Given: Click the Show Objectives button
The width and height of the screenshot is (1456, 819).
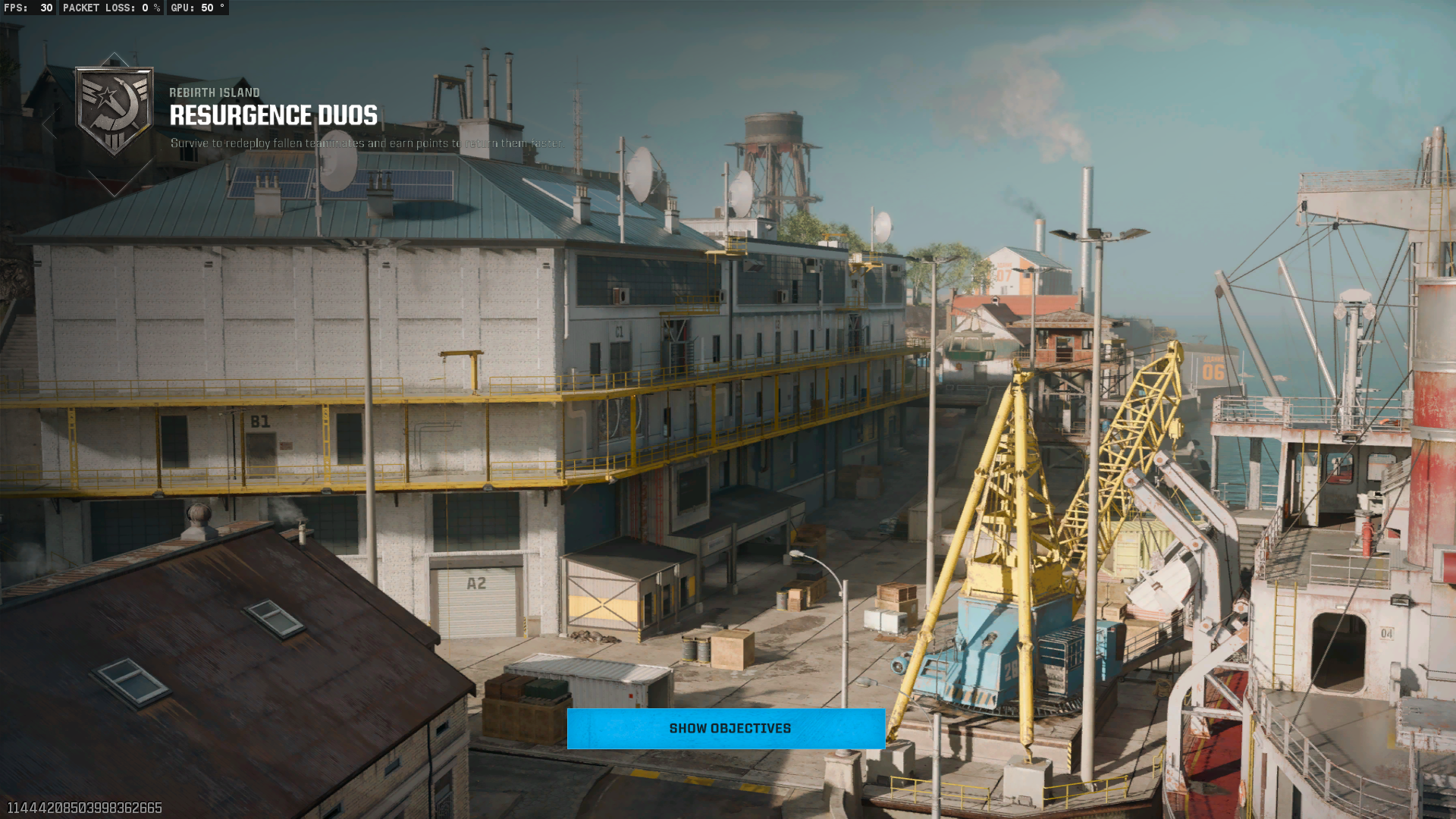Looking at the screenshot, I should pyautogui.click(x=726, y=729).
